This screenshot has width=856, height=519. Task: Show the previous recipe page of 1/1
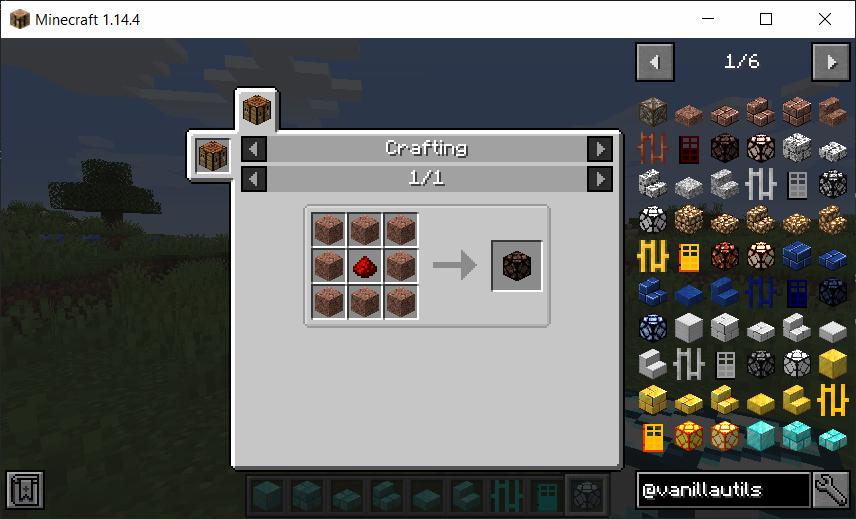(x=255, y=179)
